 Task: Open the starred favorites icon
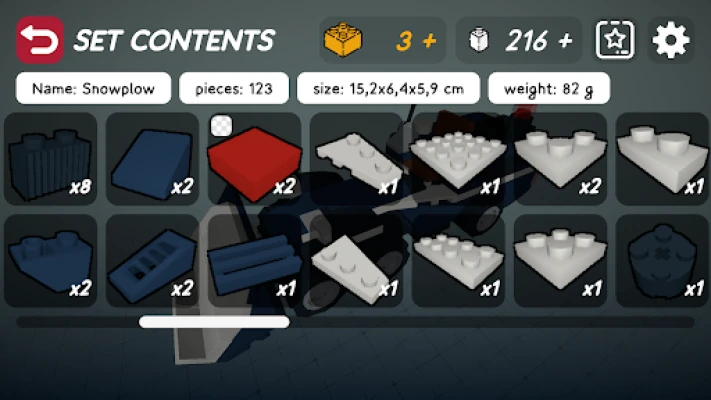pyautogui.click(x=615, y=40)
